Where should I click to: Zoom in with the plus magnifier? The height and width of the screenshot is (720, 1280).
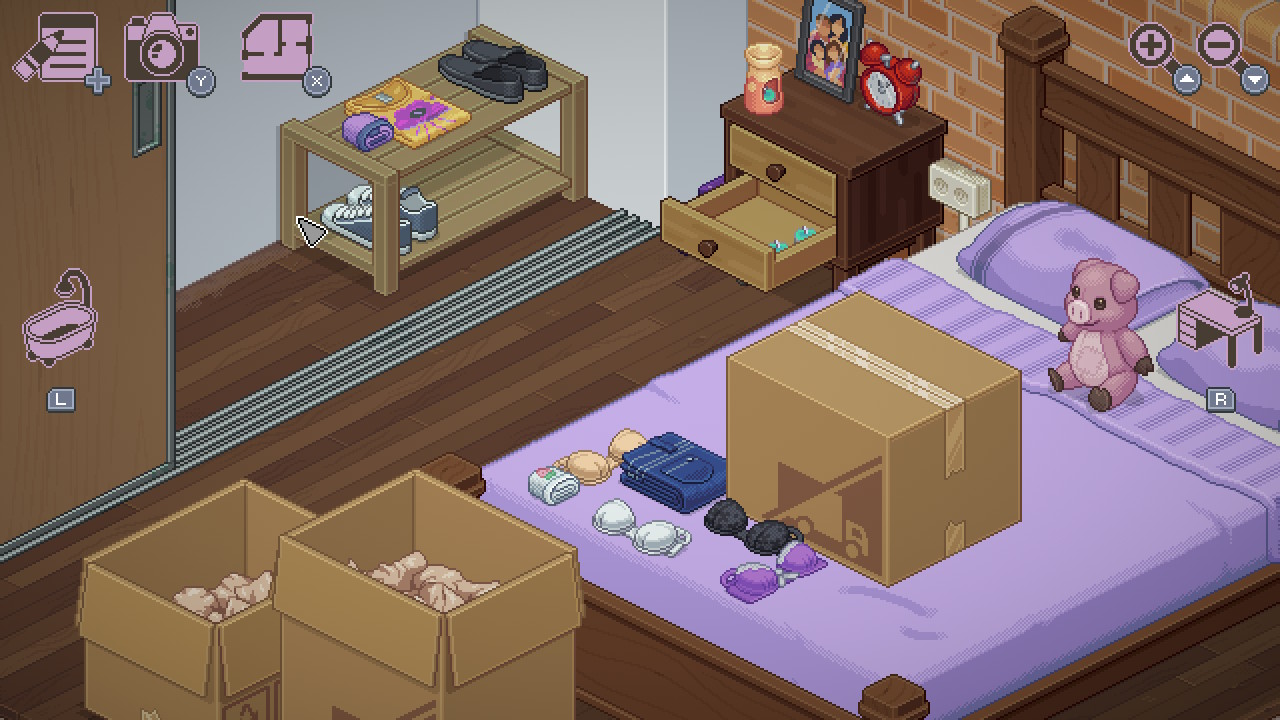click(x=1152, y=46)
